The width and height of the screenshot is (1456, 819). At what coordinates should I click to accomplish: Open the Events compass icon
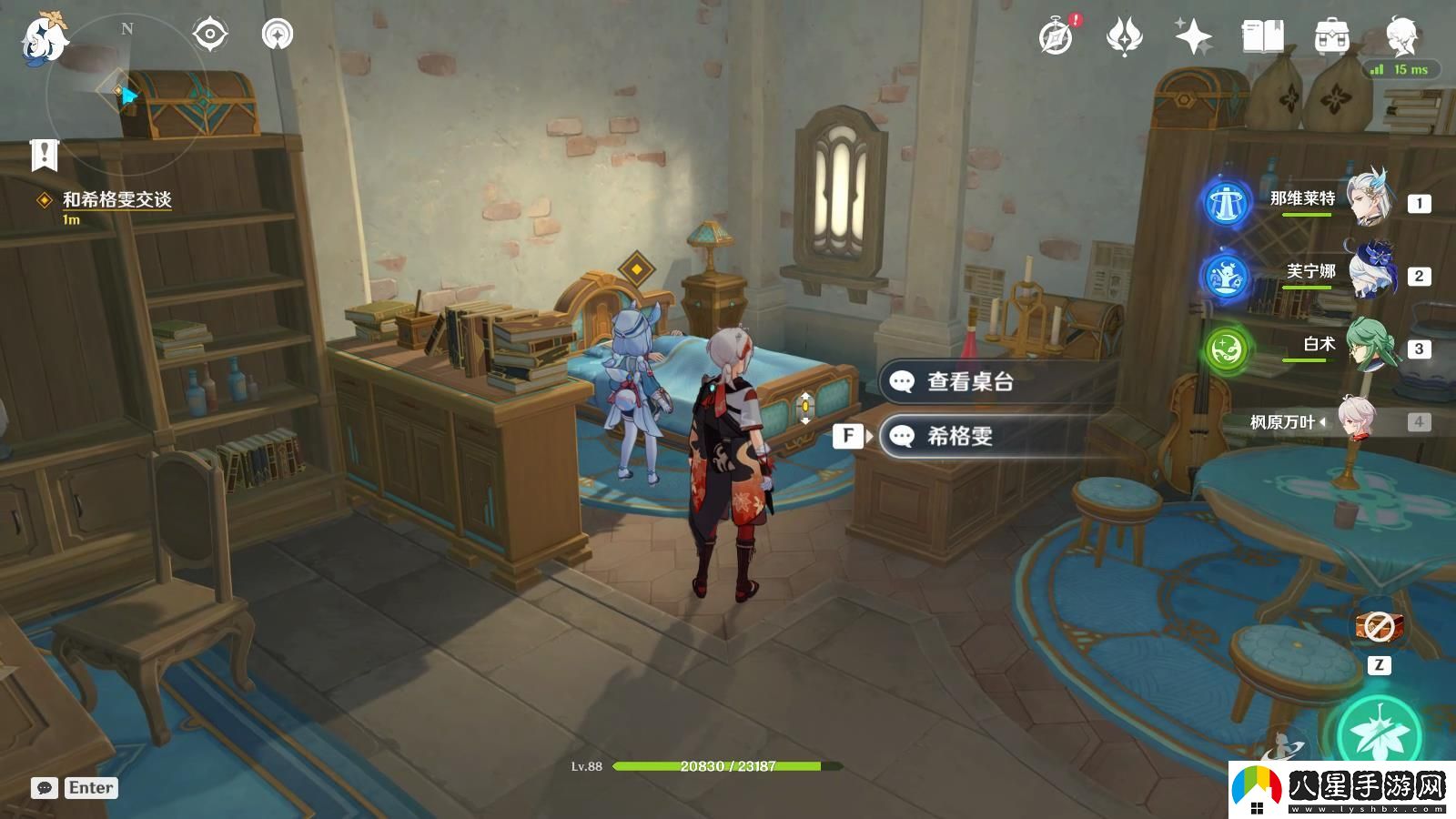[1056, 36]
